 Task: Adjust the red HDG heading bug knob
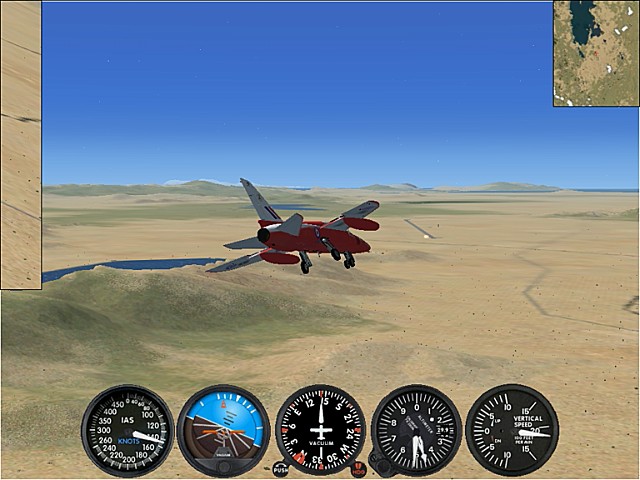pos(359,468)
